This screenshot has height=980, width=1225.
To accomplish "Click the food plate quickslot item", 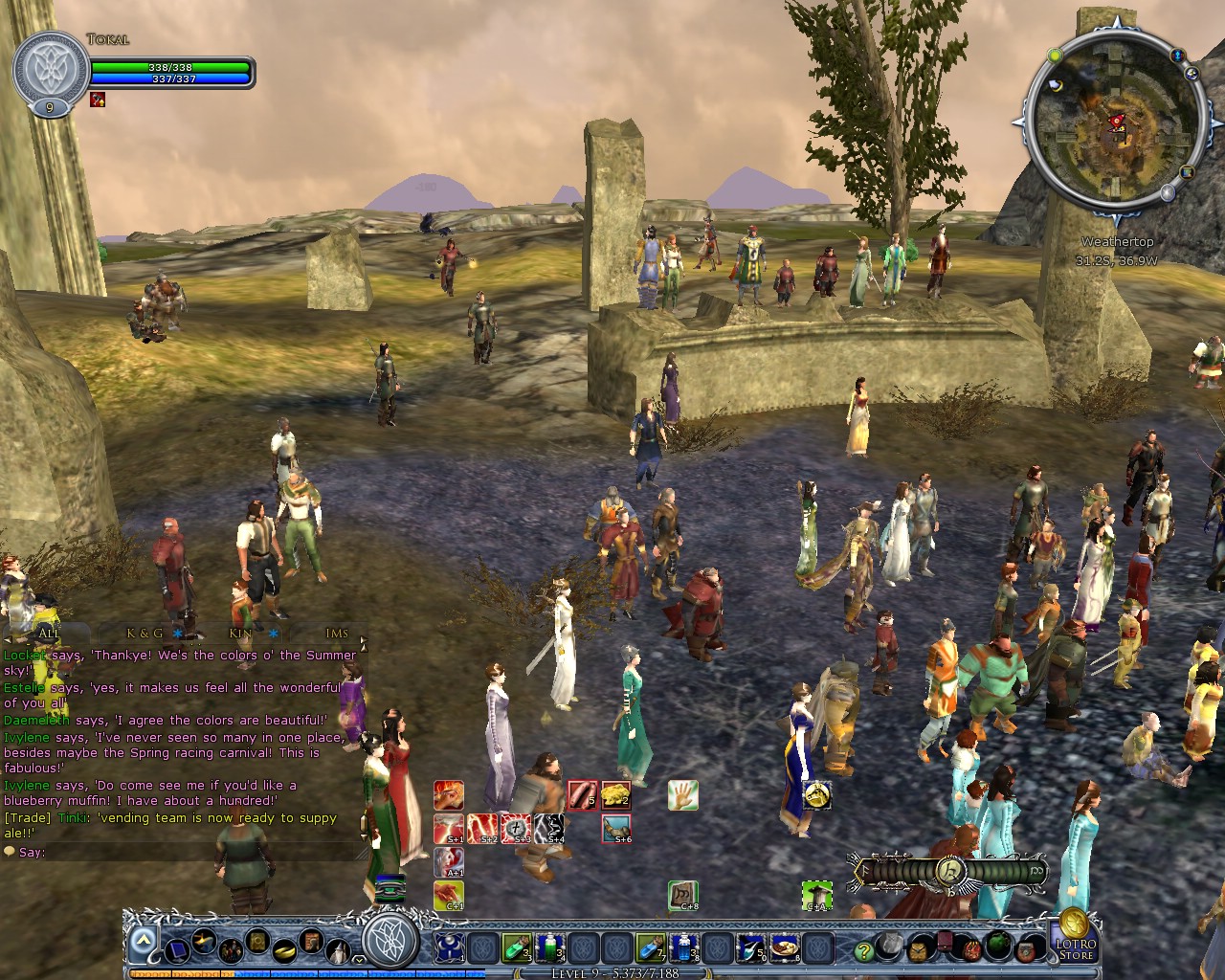I will (785, 947).
